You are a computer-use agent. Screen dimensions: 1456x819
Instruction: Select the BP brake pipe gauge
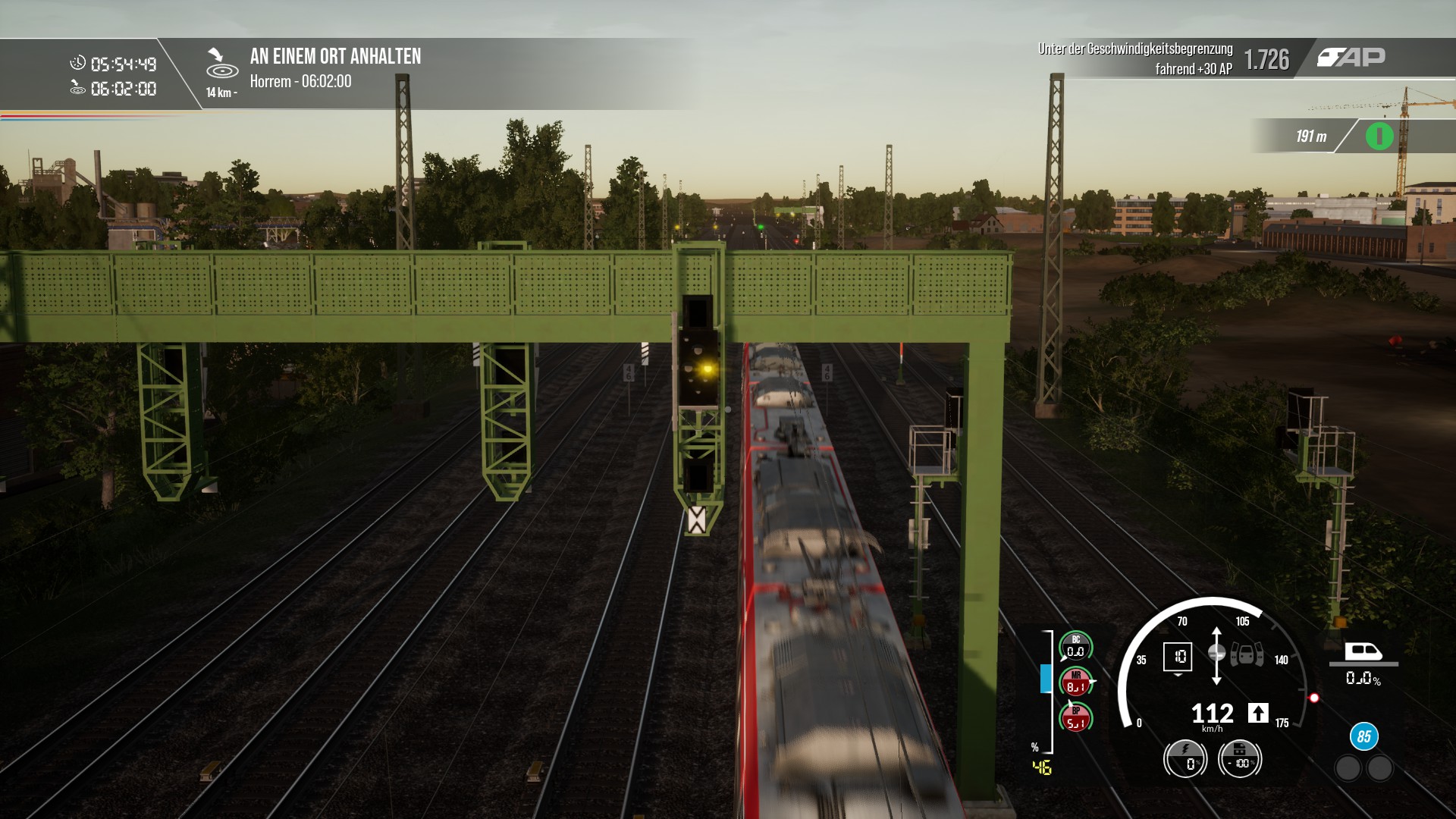tap(1075, 717)
